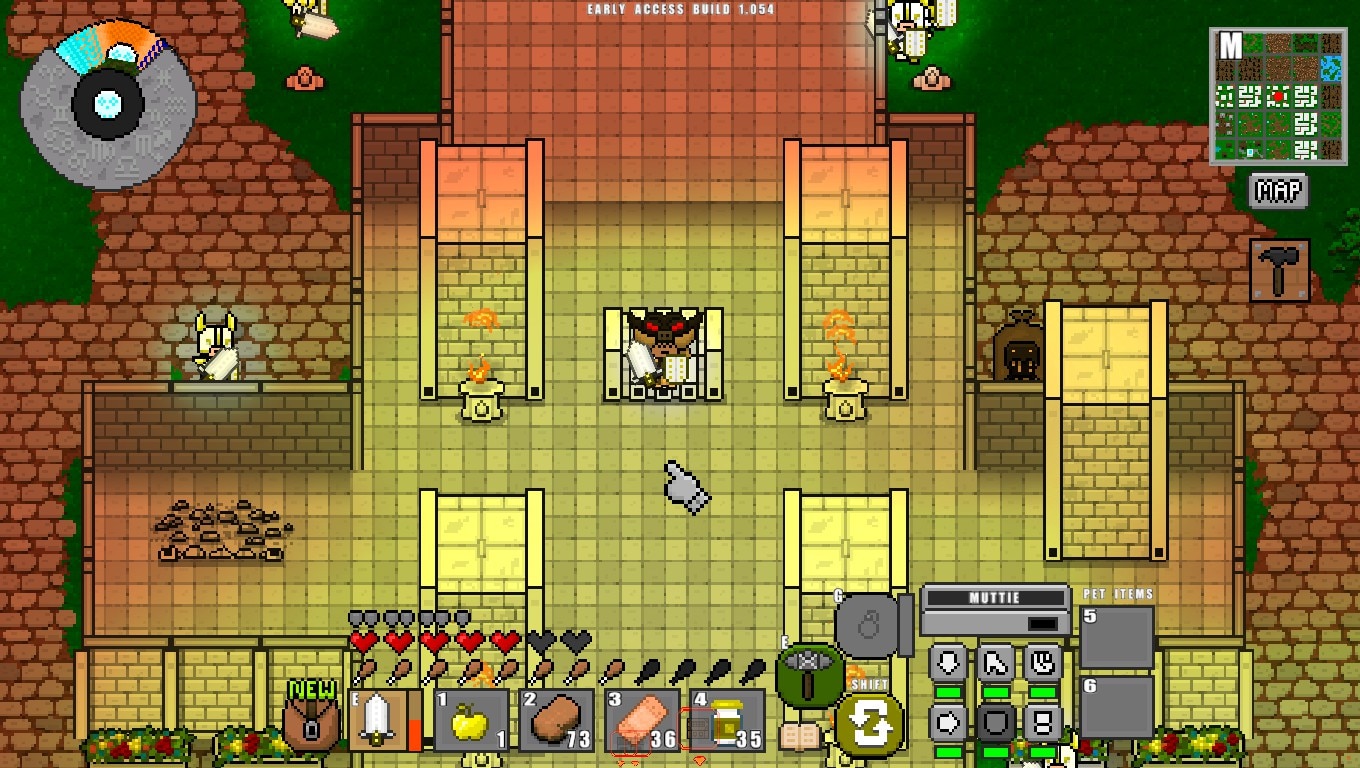Open the hammer build menu
The image size is (1360, 768).
(x=1279, y=269)
